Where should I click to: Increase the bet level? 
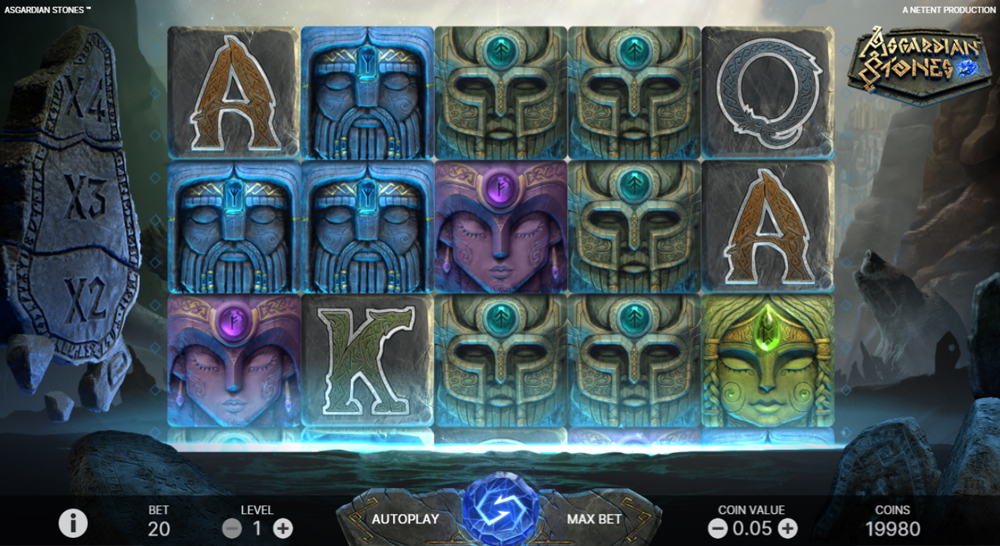click(x=283, y=528)
